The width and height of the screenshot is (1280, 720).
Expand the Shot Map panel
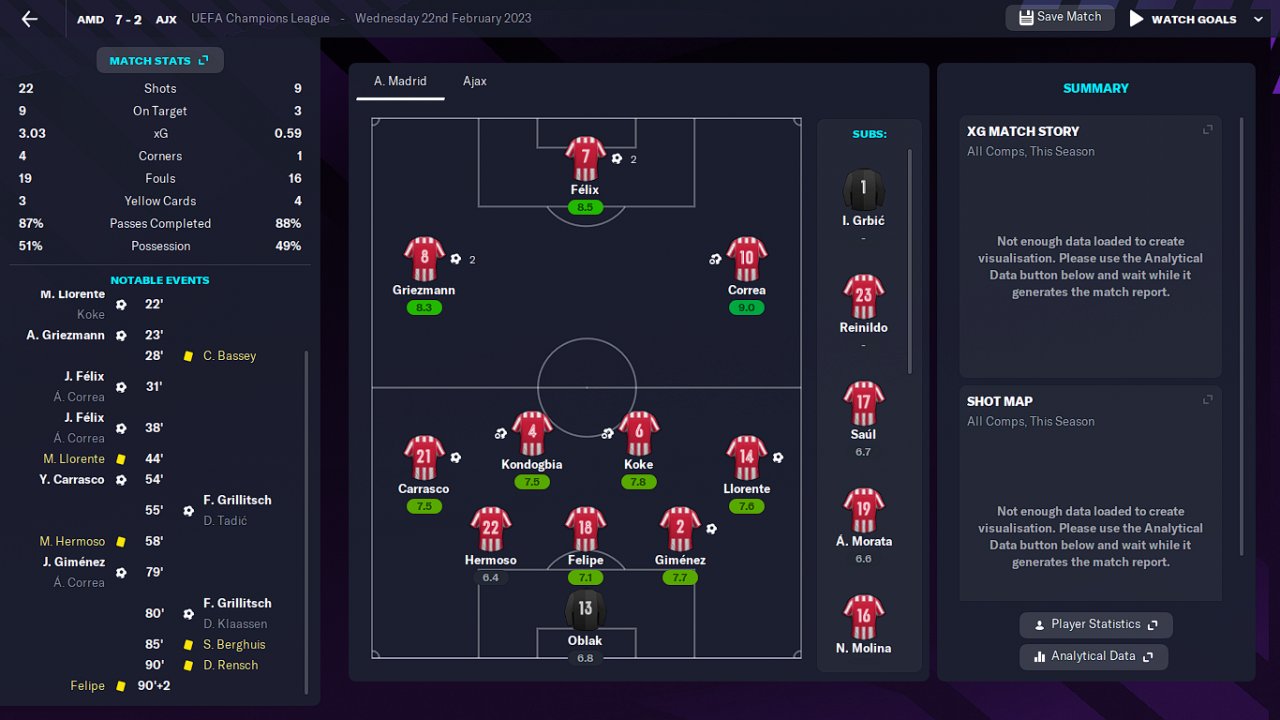coord(1207,400)
